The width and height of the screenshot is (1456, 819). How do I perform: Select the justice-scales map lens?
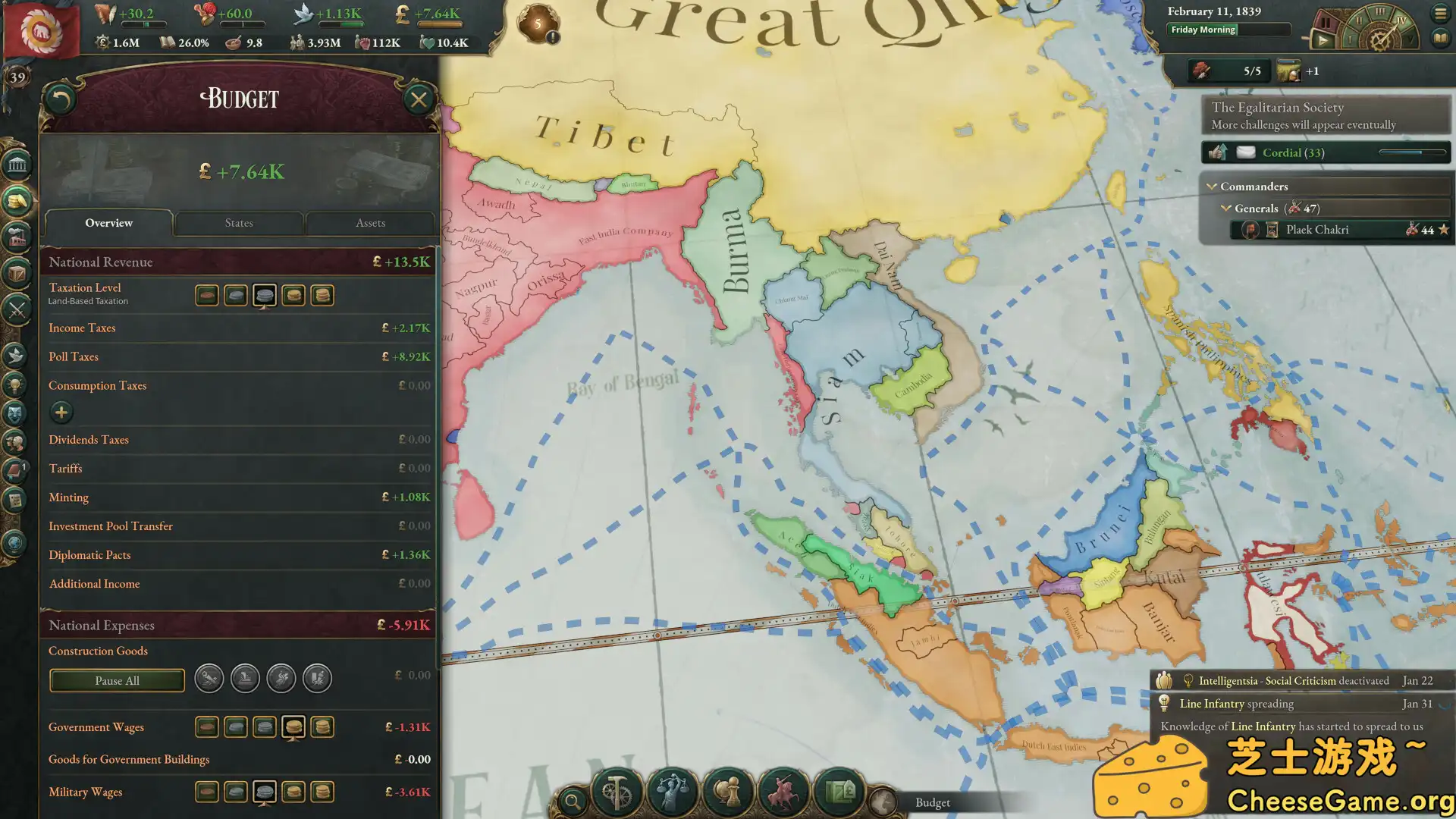click(x=673, y=793)
